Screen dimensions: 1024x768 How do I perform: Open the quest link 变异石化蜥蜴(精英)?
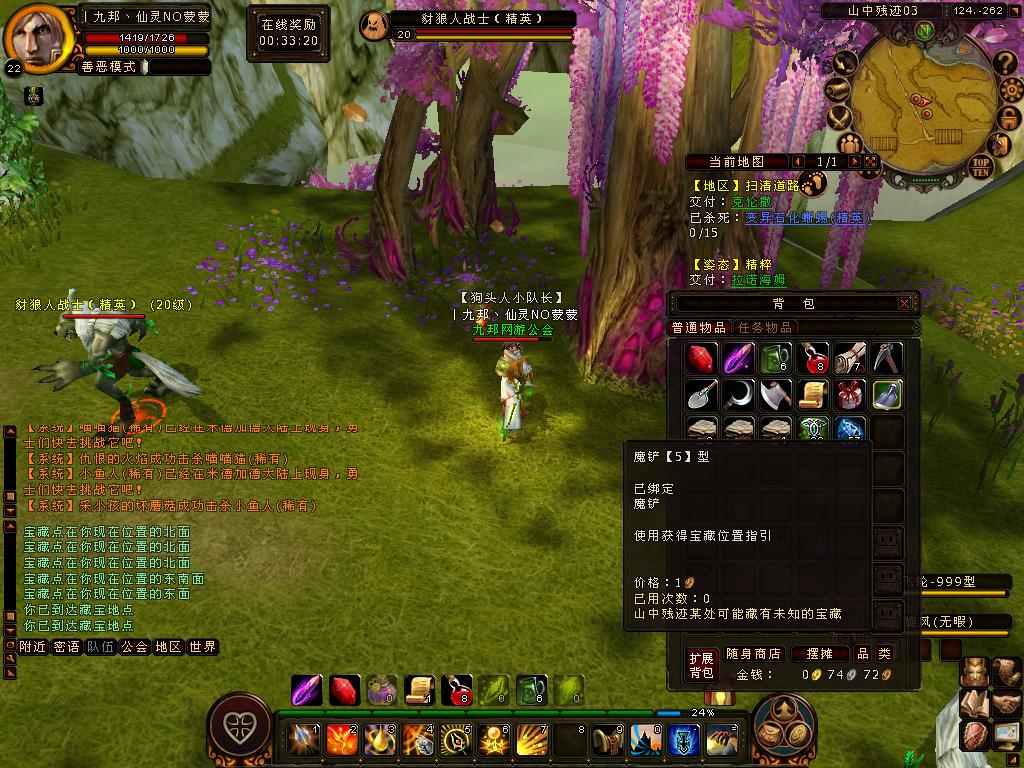(807, 217)
